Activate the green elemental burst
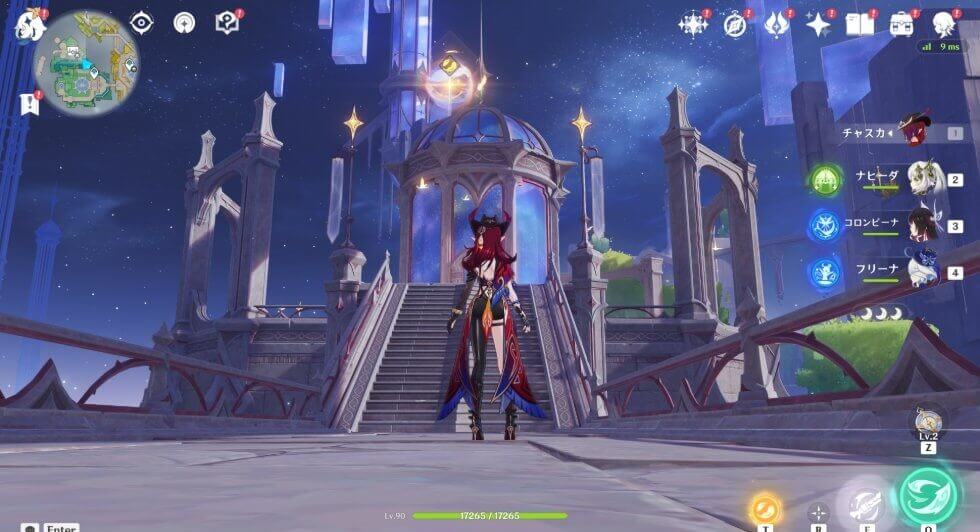Viewport: 980px width, 532px height. point(927,496)
